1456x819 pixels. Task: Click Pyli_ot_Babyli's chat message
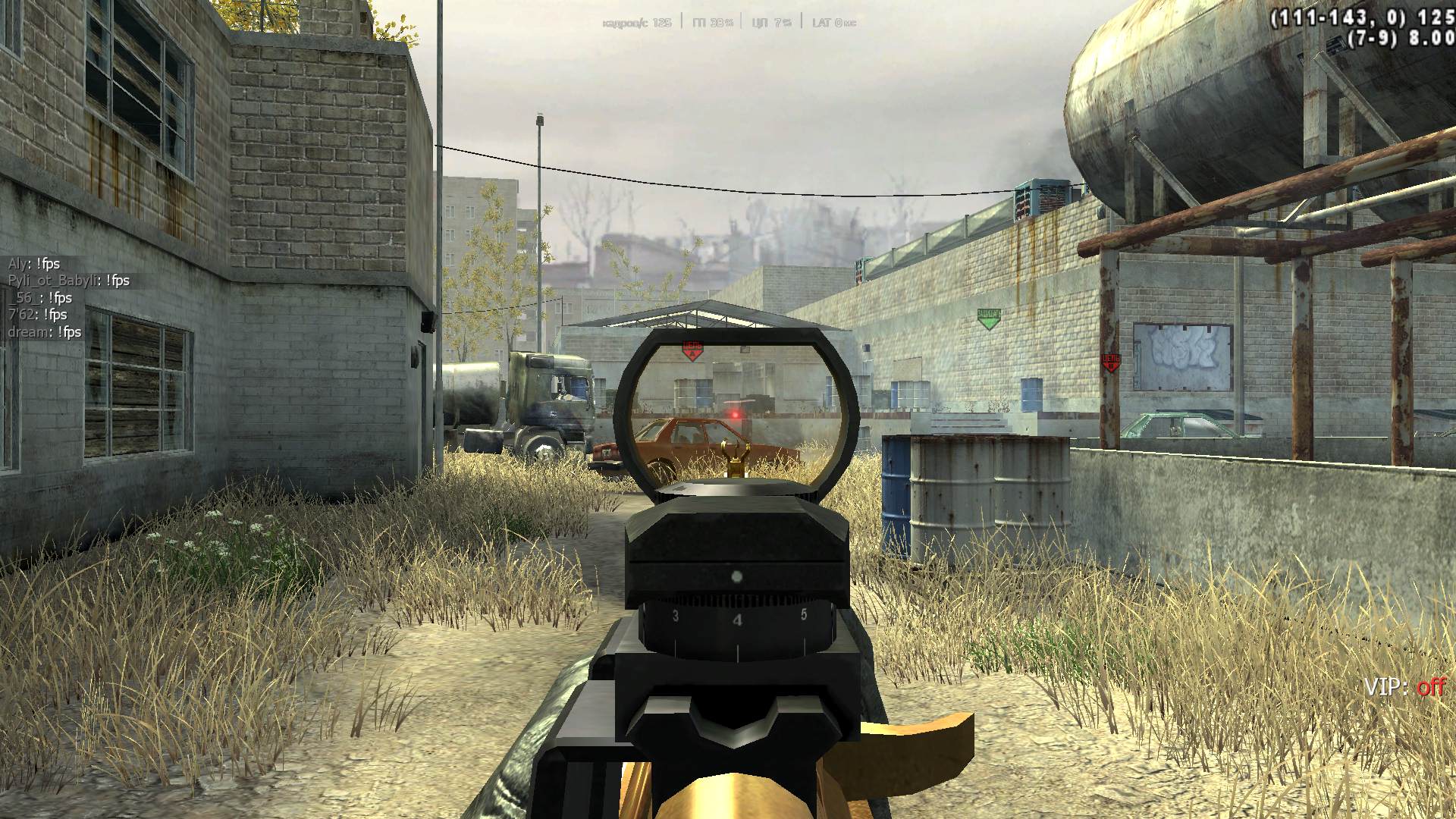tap(69, 281)
